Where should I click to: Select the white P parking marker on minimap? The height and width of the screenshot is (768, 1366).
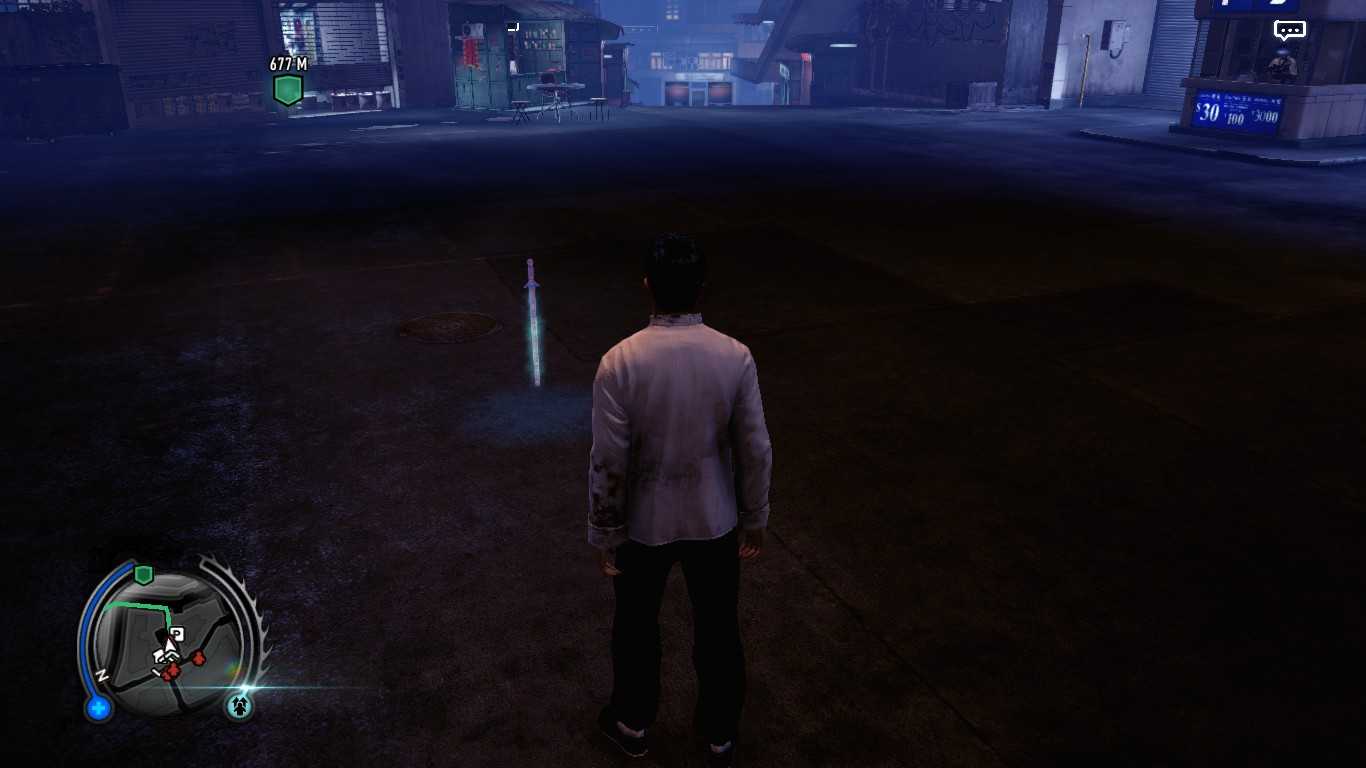177,634
